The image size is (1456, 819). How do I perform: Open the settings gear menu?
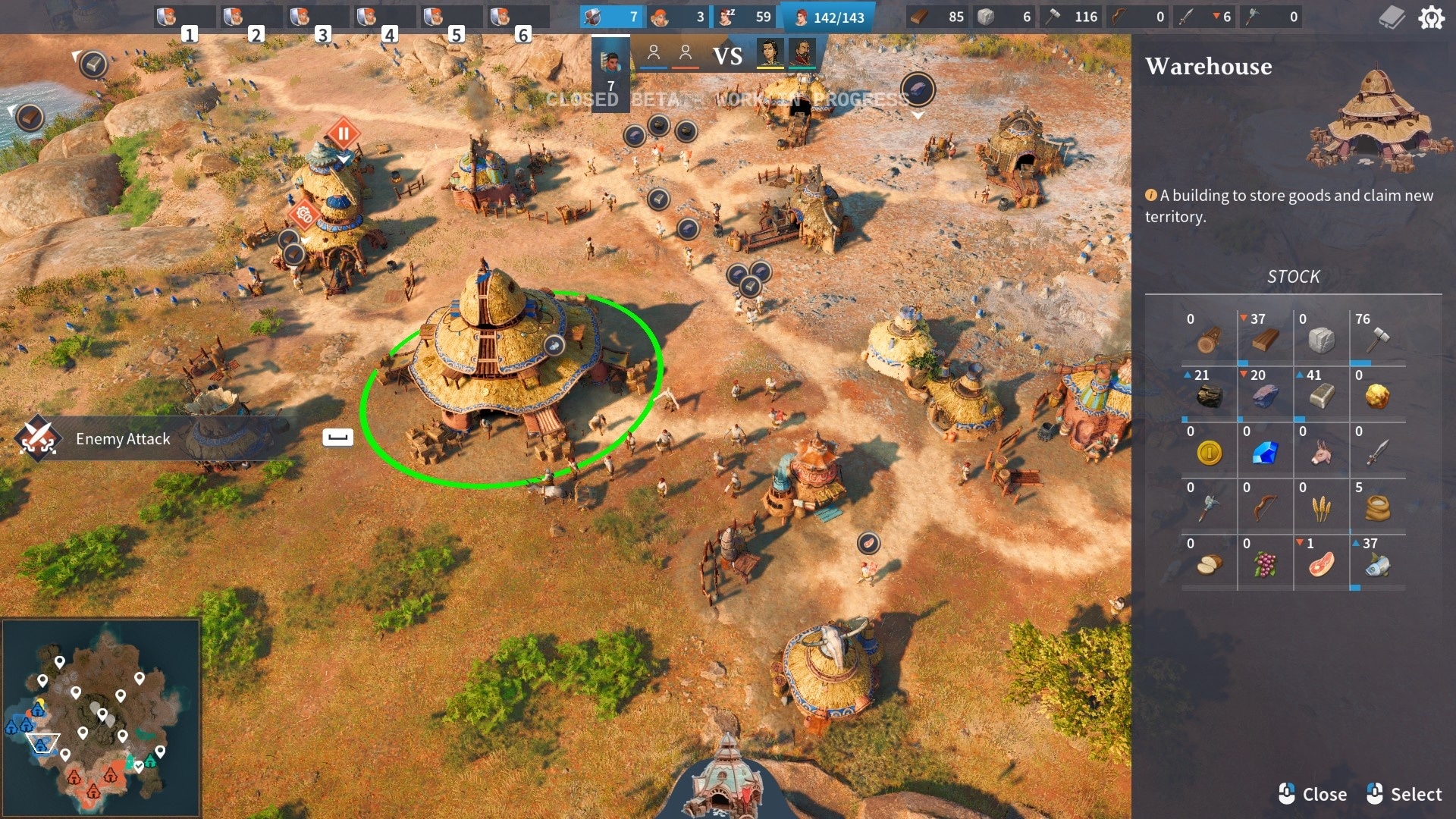coord(1431,17)
